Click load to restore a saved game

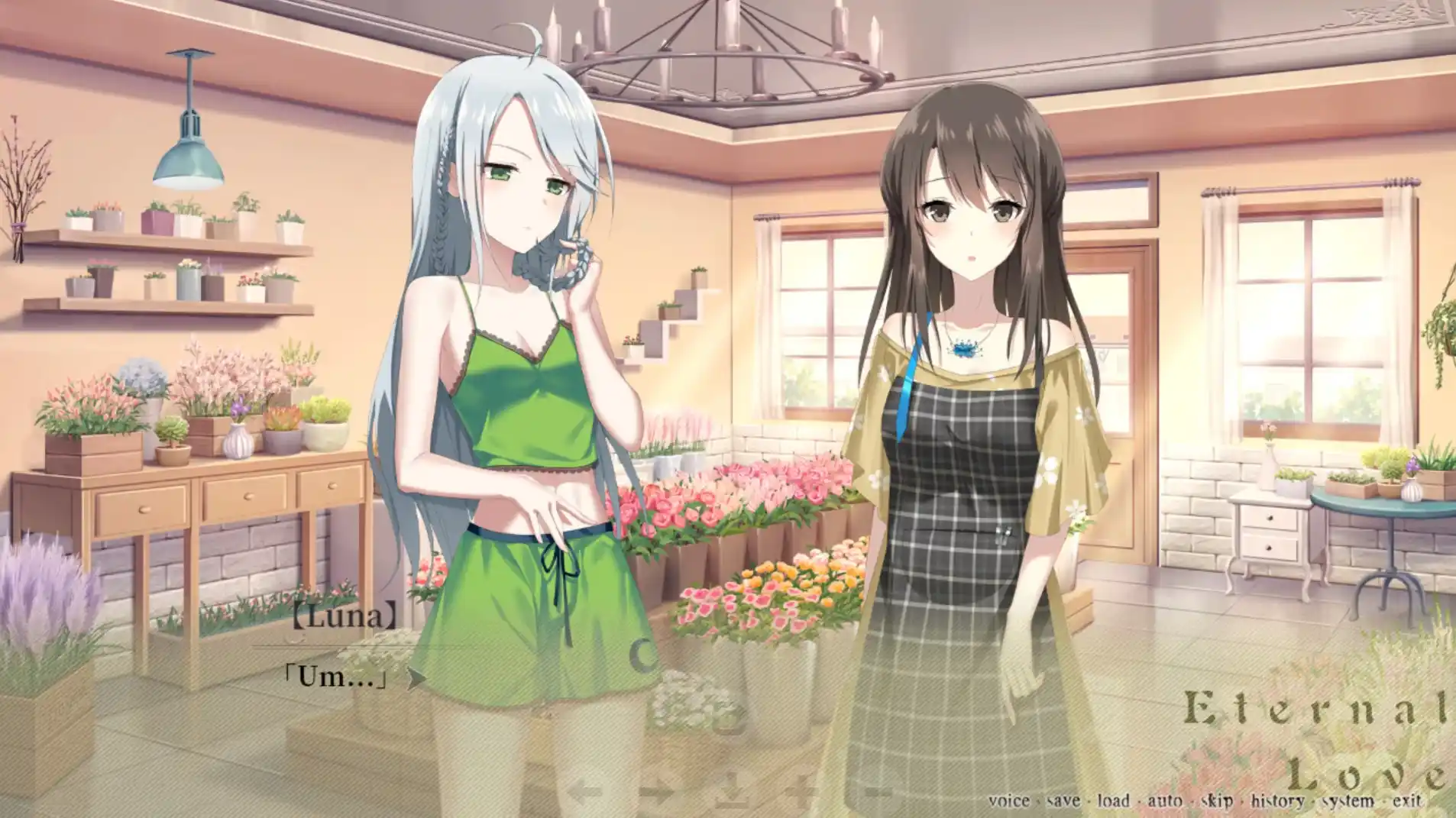pos(1111,799)
